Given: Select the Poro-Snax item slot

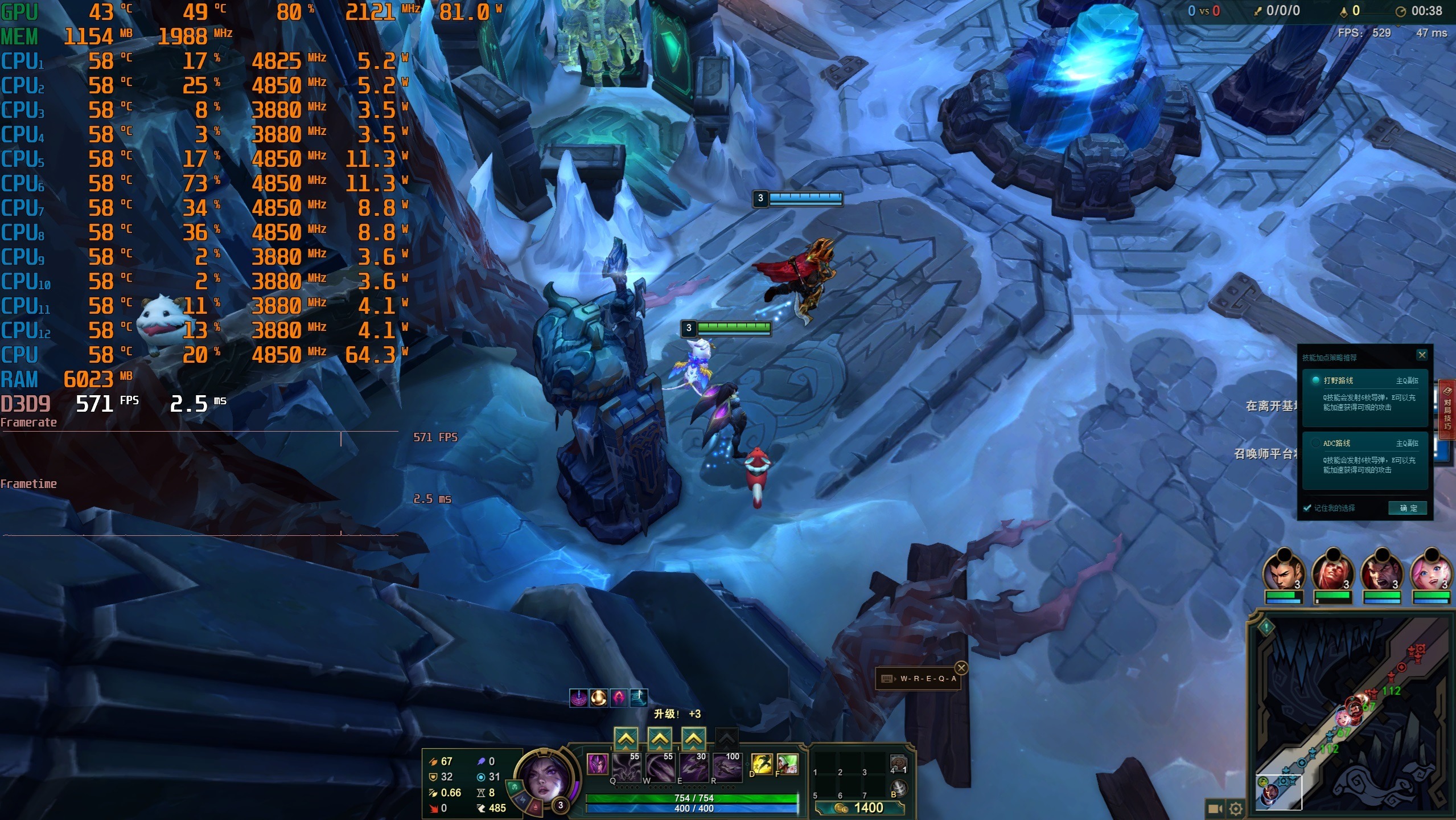Looking at the screenshot, I should [x=898, y=763].
